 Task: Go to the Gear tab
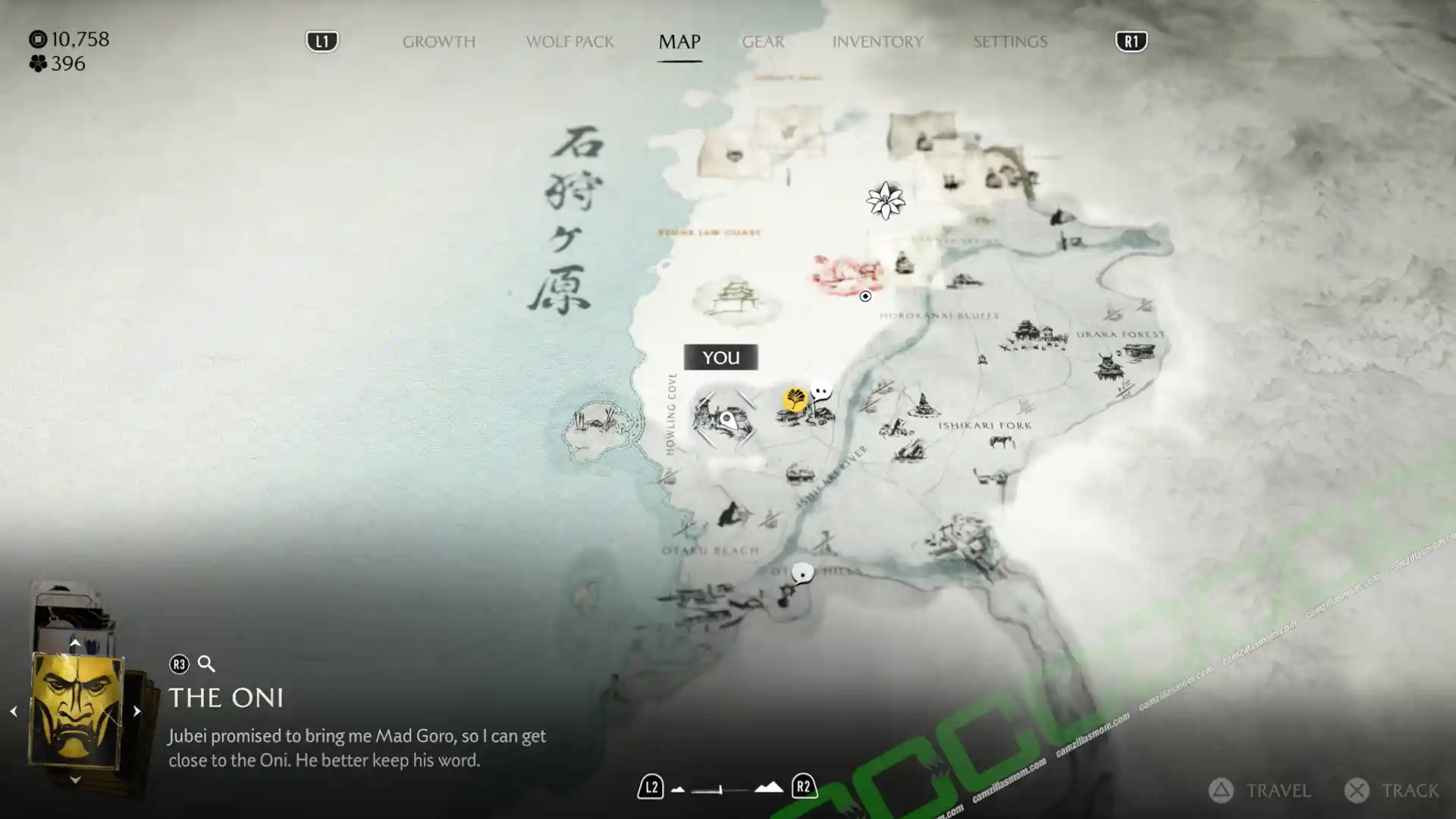pos(763,42)
